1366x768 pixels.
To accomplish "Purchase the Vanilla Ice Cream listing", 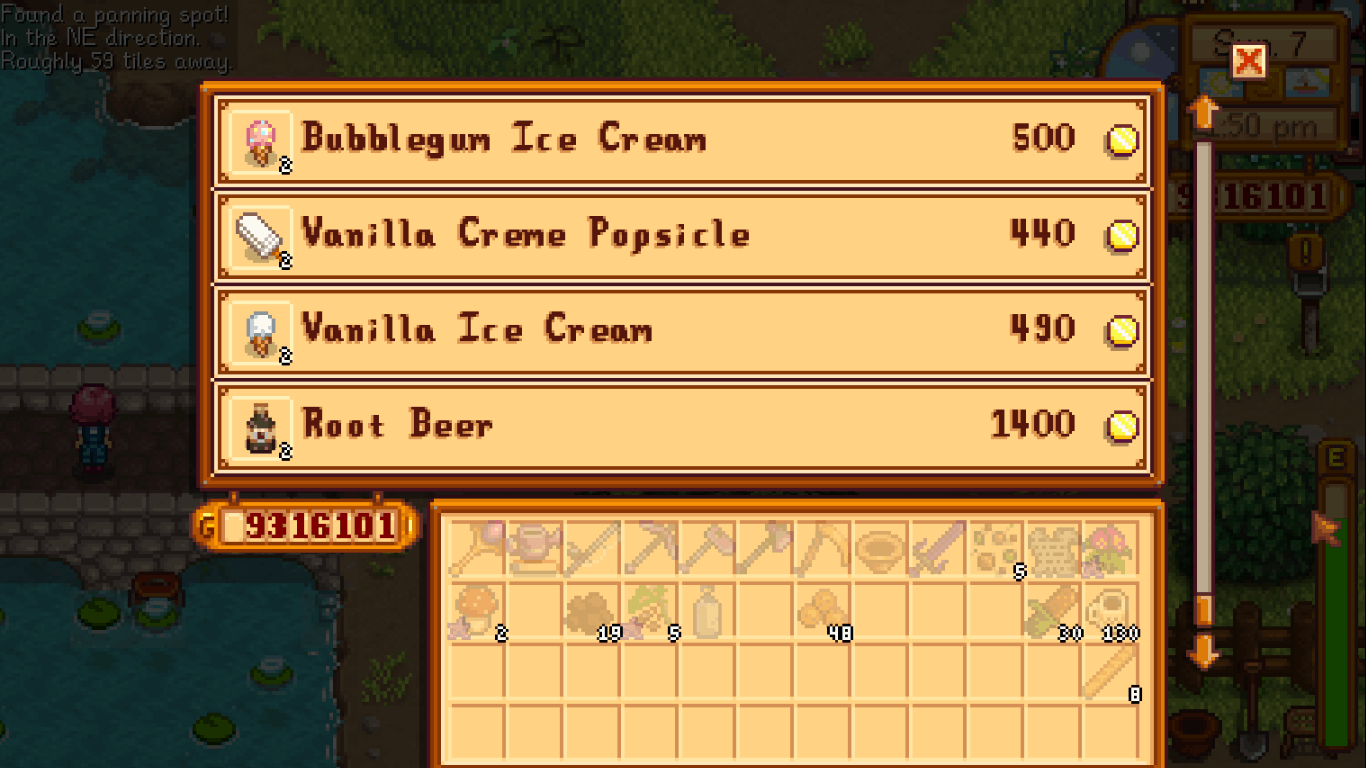I will click(x=683, y=331).
